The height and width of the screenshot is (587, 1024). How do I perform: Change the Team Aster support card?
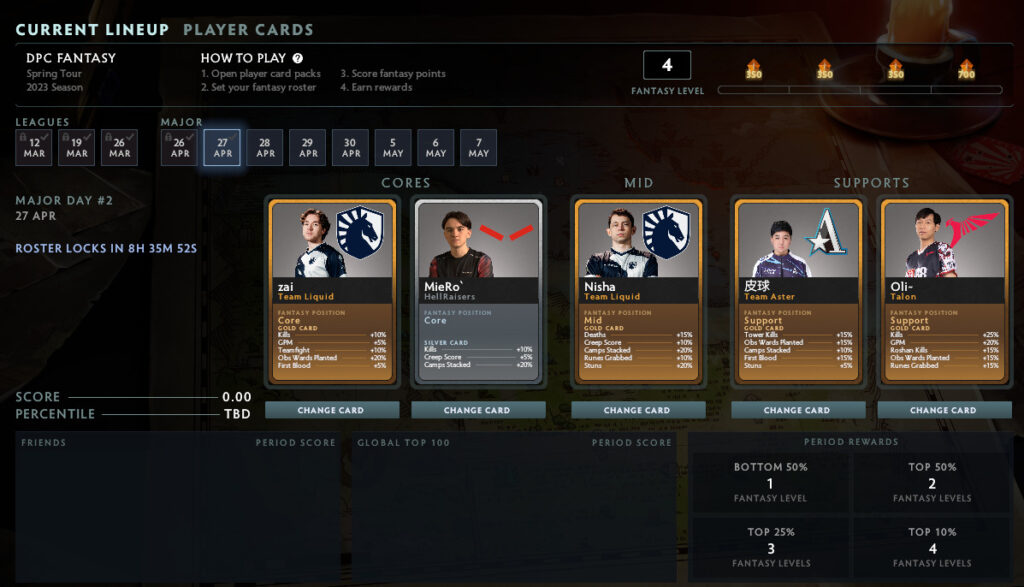click(x=797, y=410)
